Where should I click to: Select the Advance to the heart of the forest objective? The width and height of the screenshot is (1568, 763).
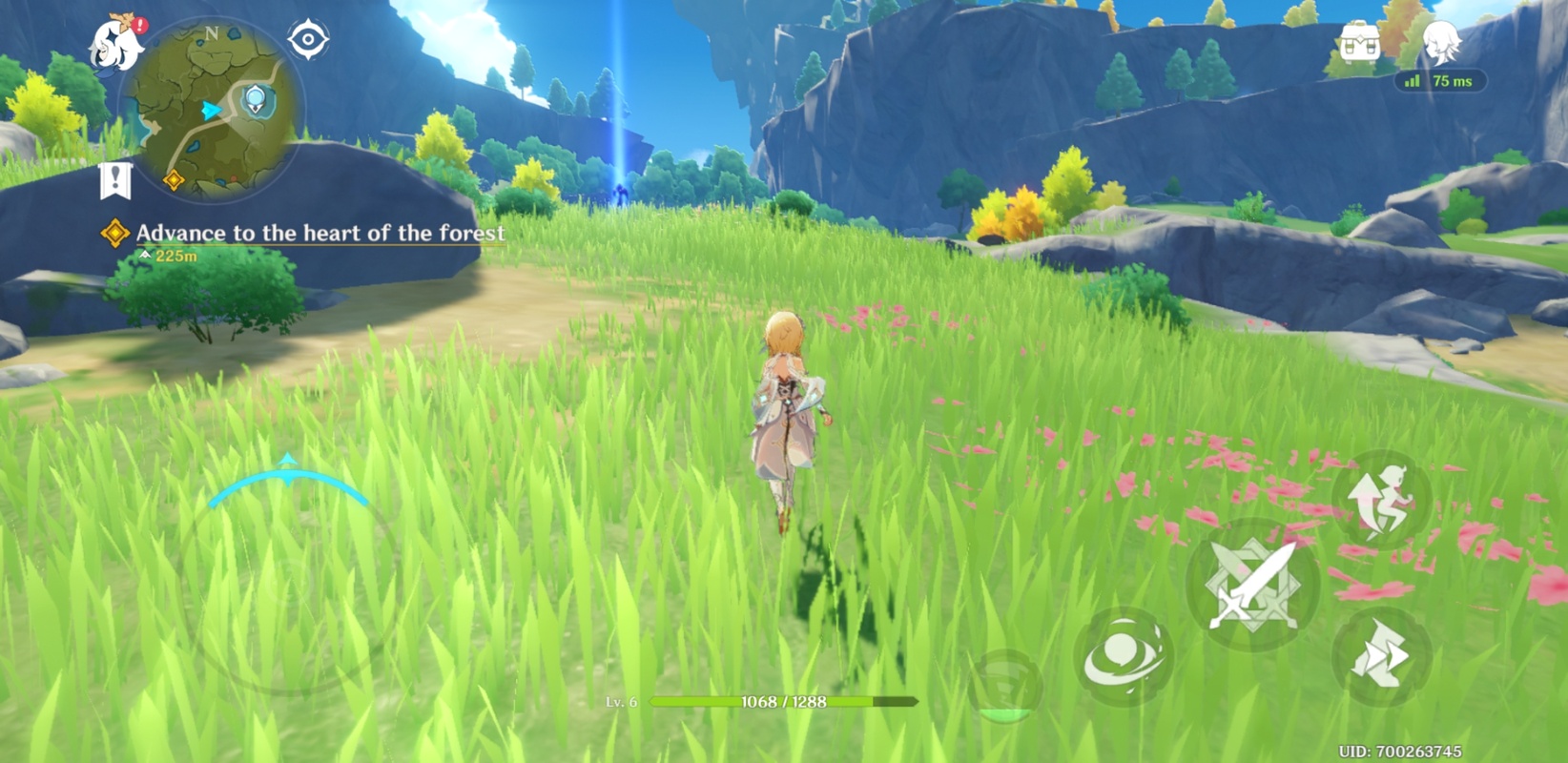(320, 233)
